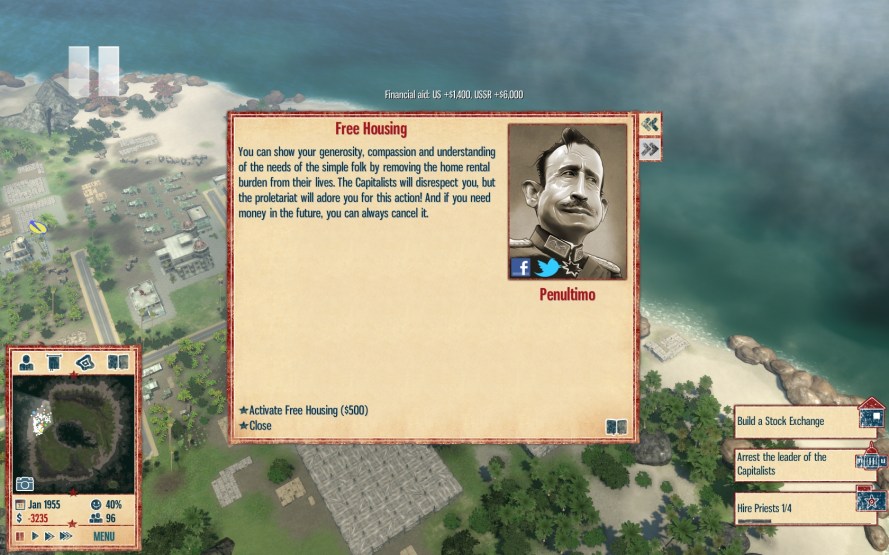Activate Free Housing for $500

303,410
